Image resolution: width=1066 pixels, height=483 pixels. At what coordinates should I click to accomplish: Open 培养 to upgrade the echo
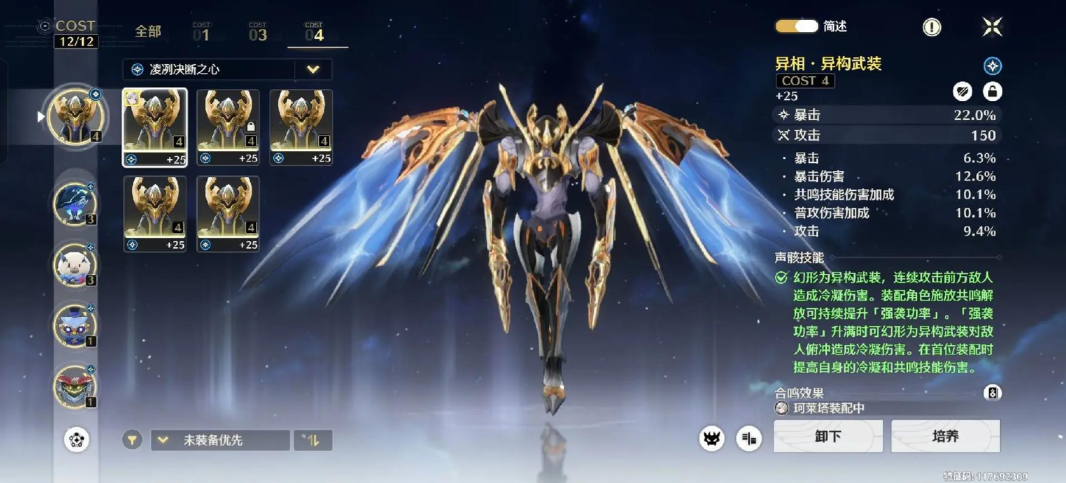pos(945,437)
